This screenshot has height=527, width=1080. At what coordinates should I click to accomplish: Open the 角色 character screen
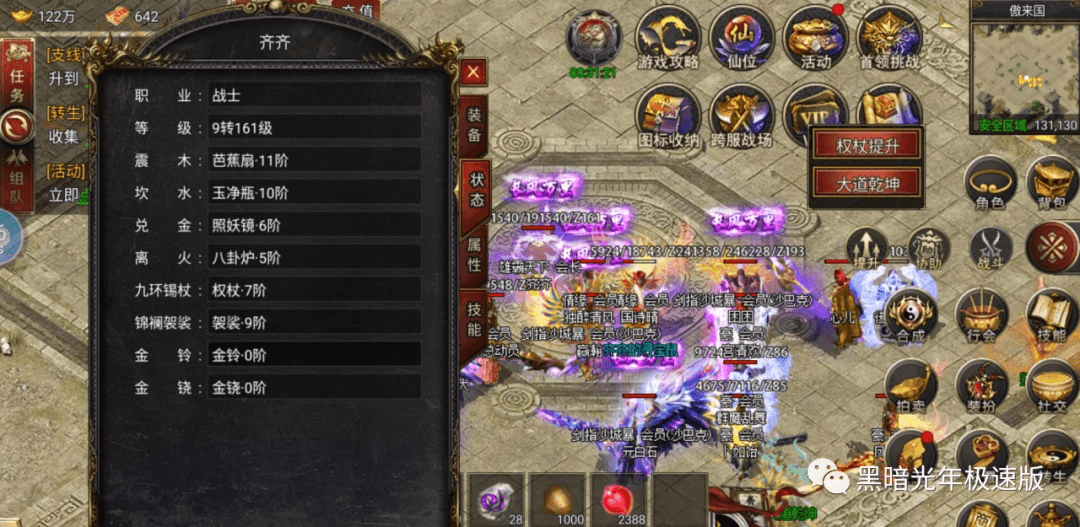tap(988, 185)
